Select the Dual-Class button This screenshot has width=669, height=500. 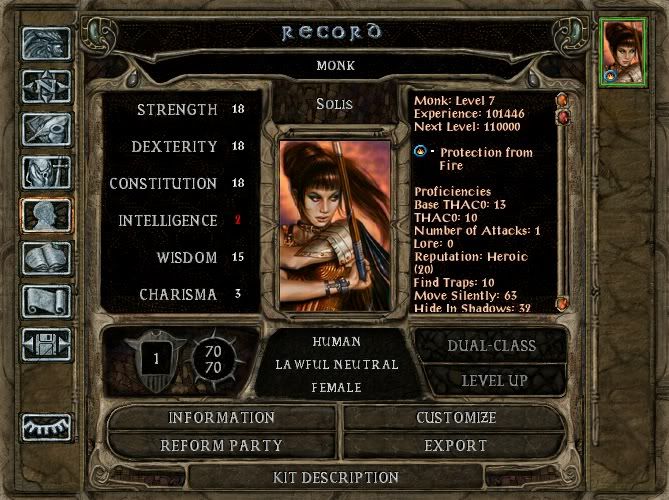(490, 345)
